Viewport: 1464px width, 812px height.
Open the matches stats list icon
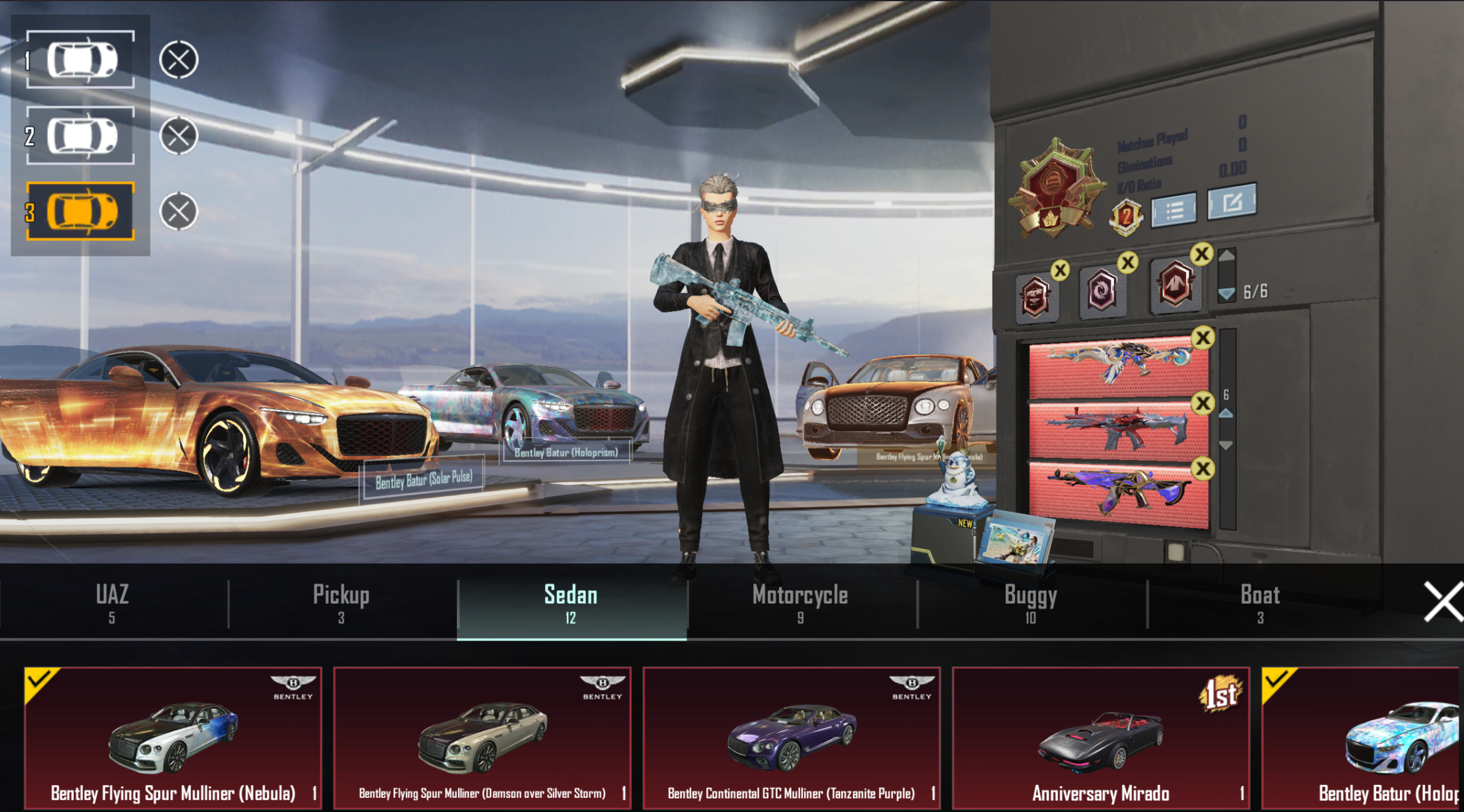1174,211
